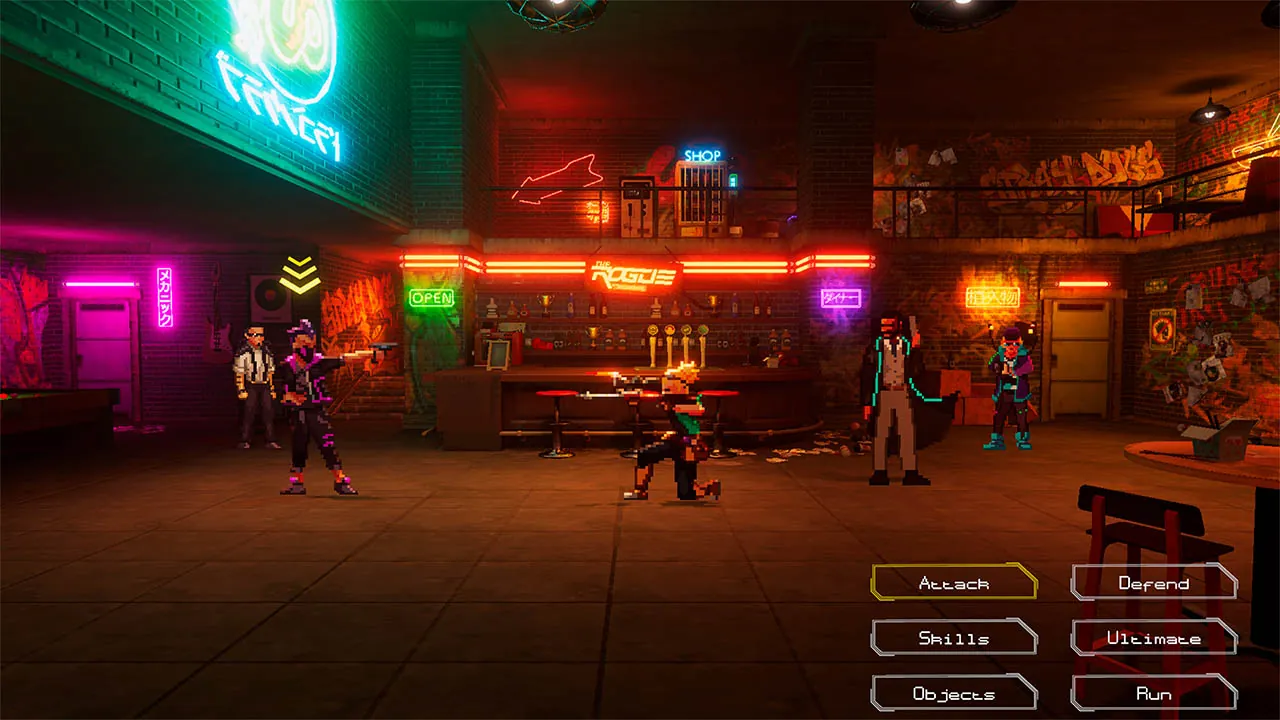Click the trophy displayed on the bar shelf

coord(546,303)
